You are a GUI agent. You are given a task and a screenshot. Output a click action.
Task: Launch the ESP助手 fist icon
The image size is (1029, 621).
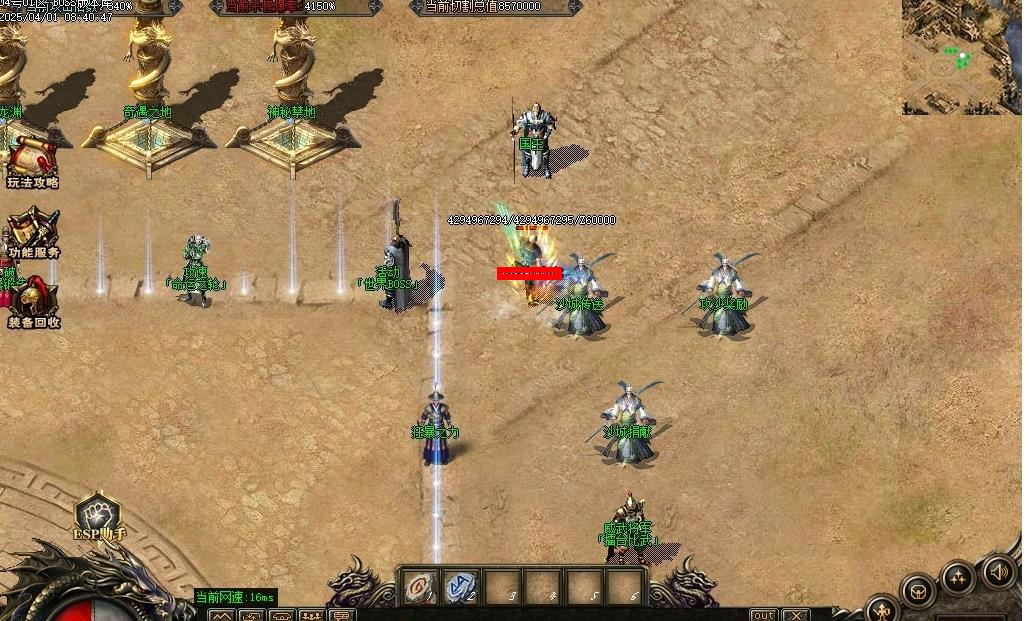point(98,513)
